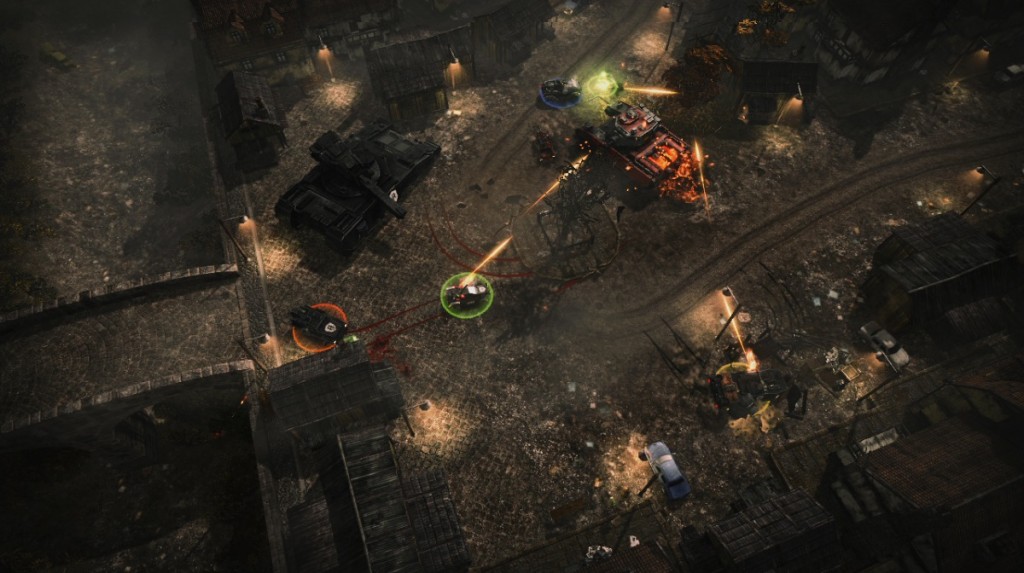Select the vehicle on the blue ring
The width and height of the screenshot is (1024, 573).
(x=559, y=92)
